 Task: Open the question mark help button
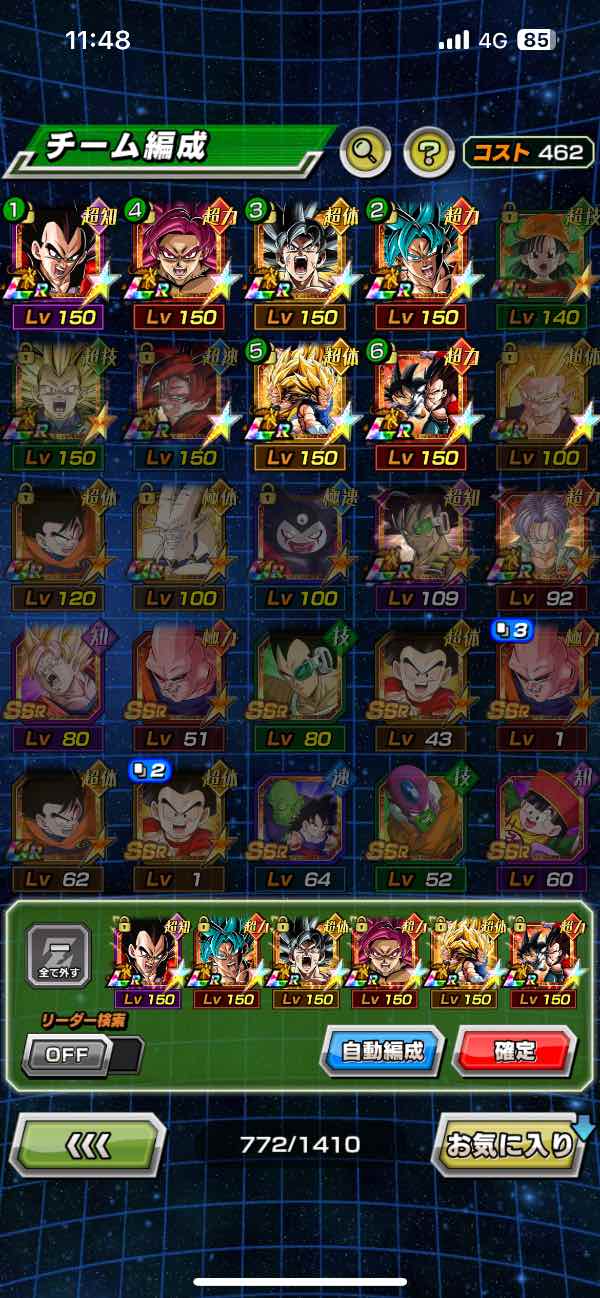tap(429, 152)
